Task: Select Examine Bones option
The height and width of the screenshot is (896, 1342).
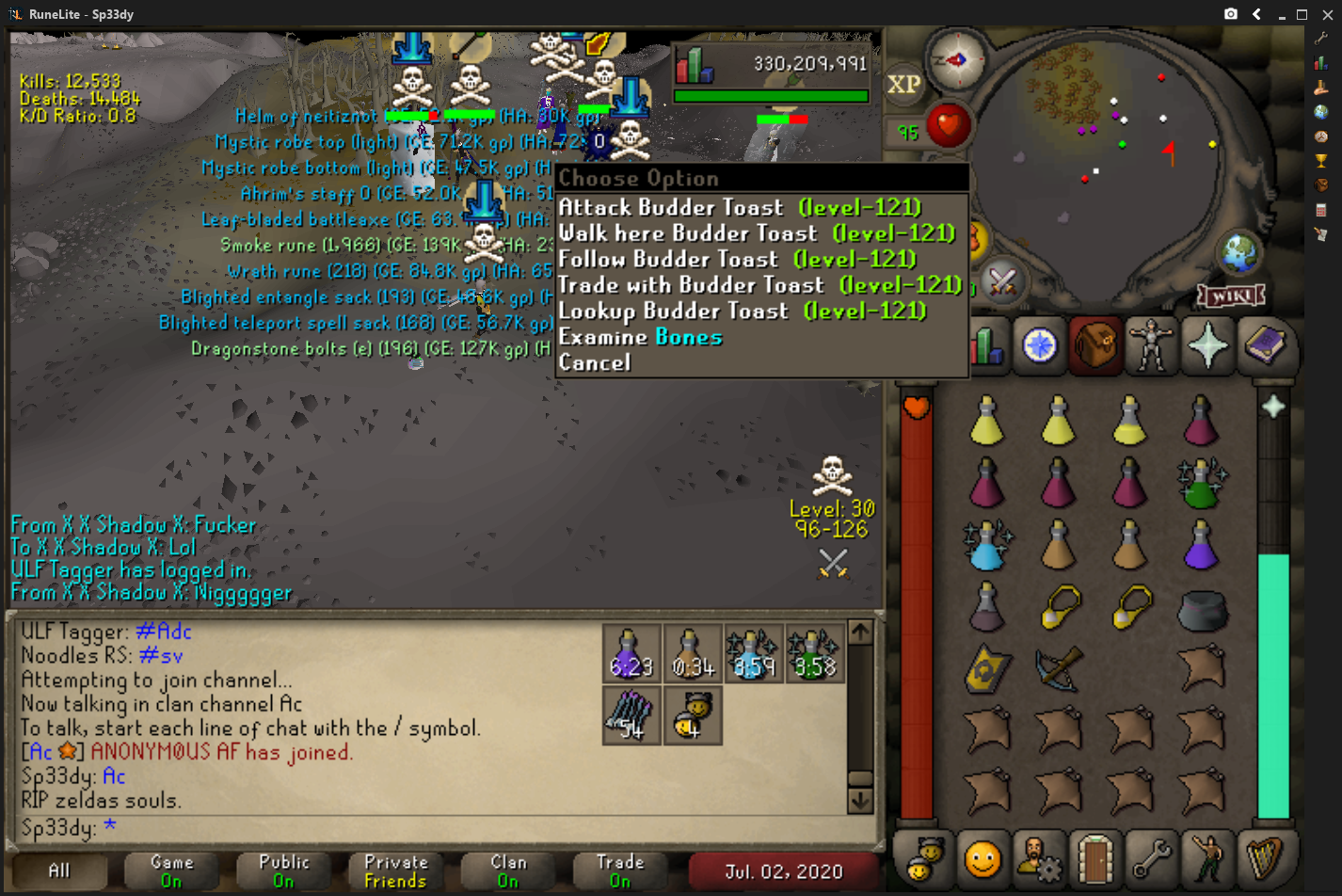Action: pyautogui.click(x=640, y=337)
